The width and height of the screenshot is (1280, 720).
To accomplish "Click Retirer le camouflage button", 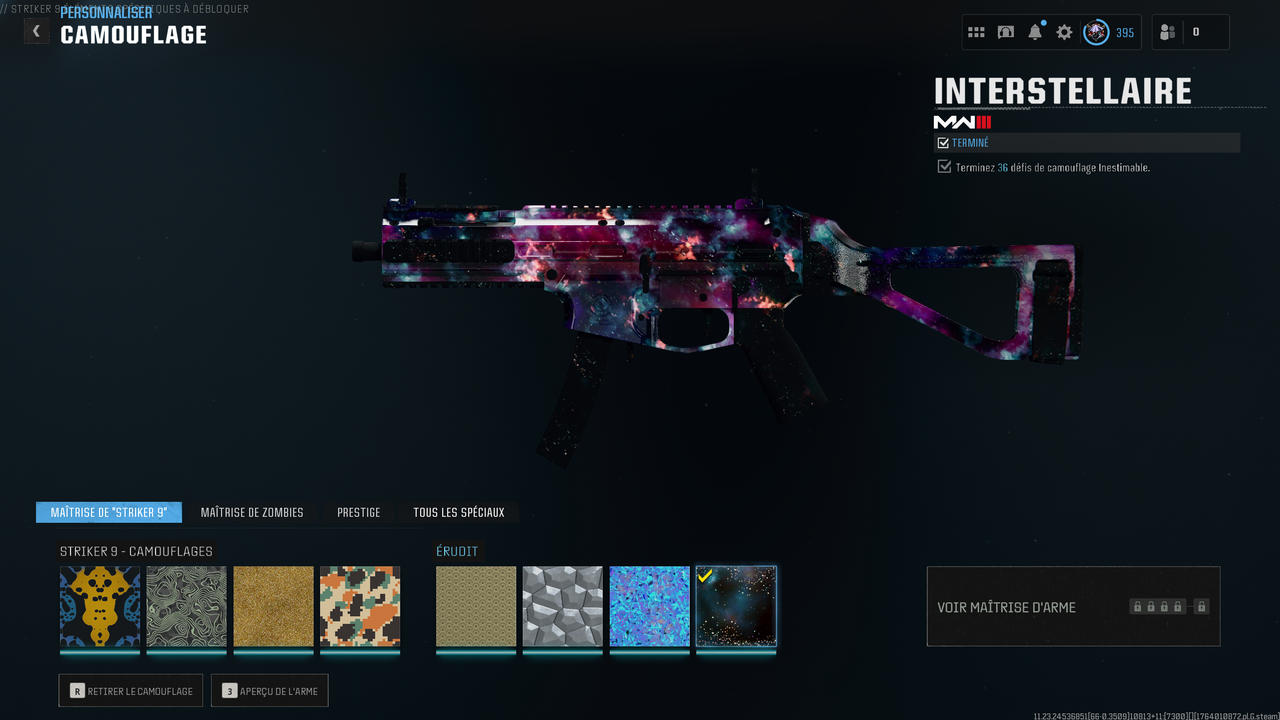I will 131,691.
